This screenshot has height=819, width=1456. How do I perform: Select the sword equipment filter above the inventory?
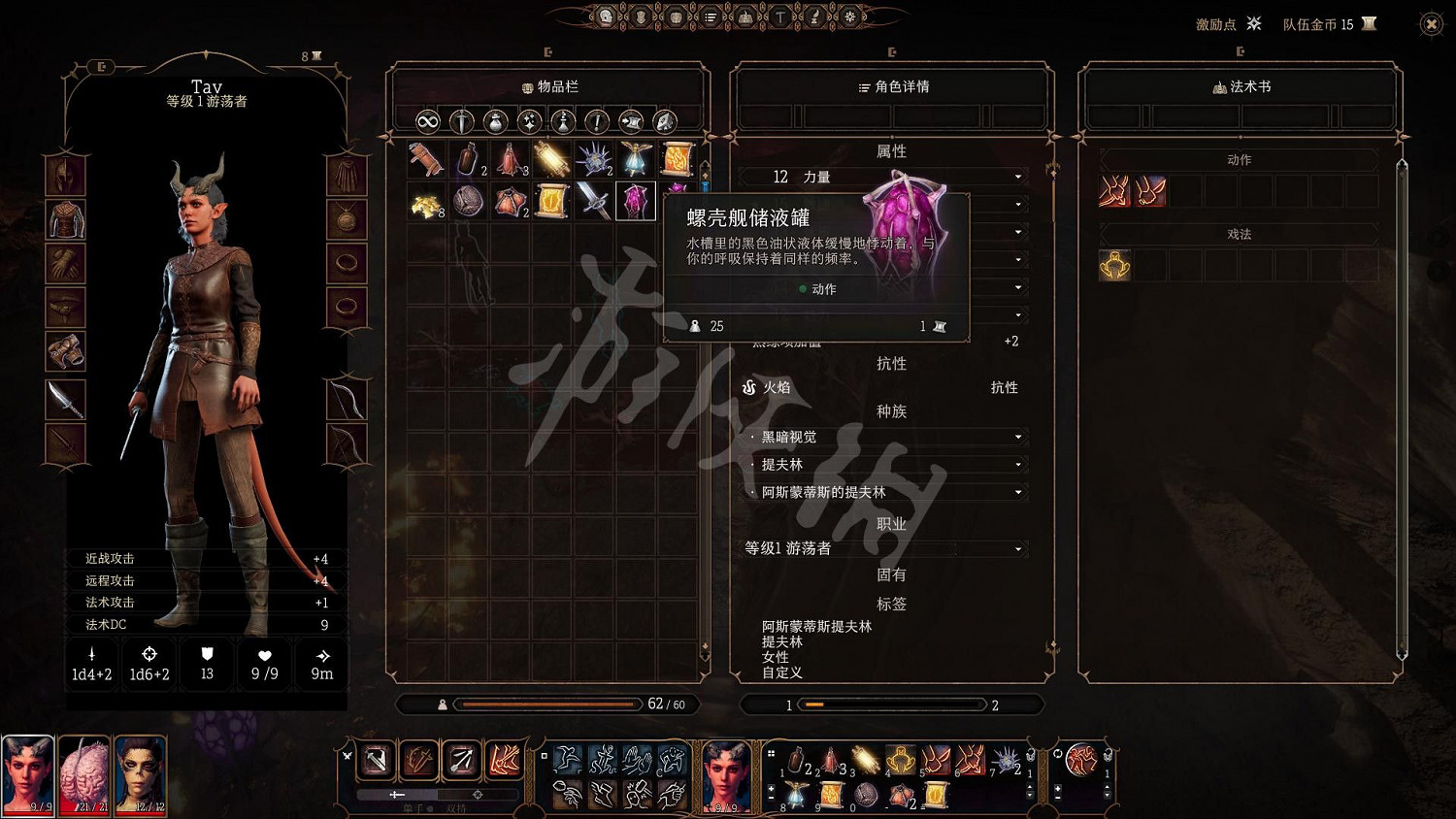coord(460,121)
